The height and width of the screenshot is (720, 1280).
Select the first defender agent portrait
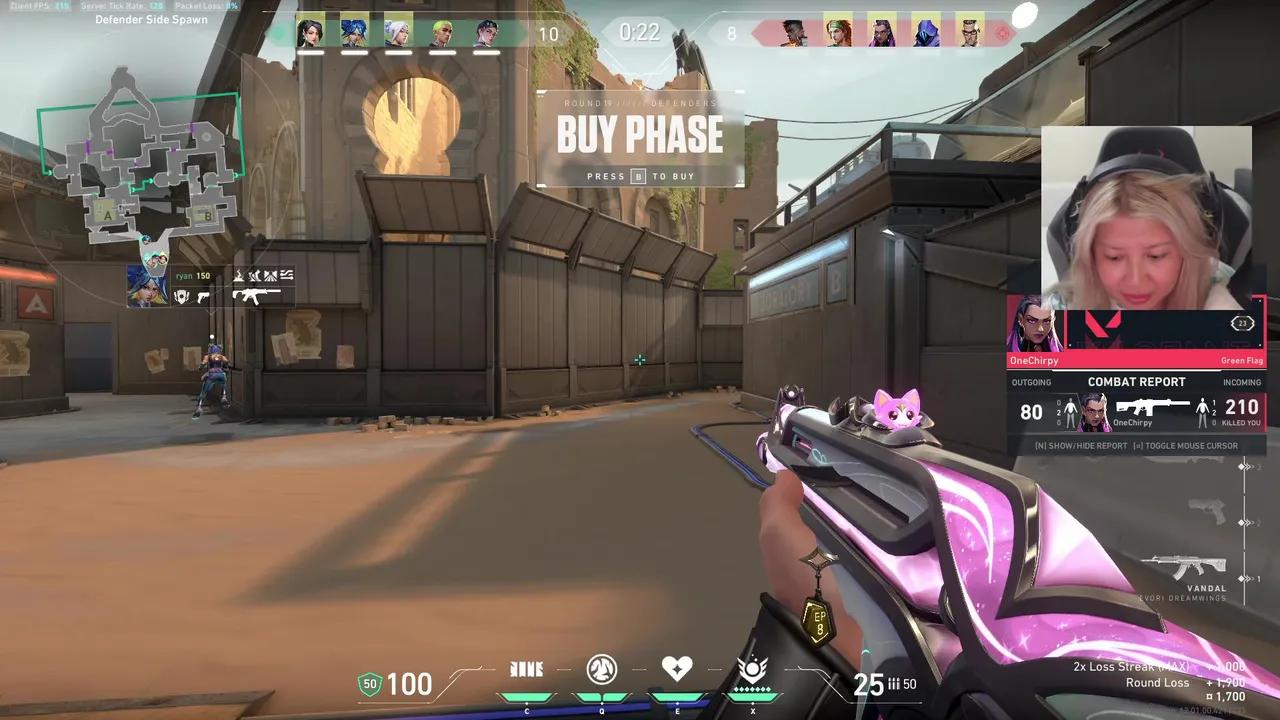click(311, 31)
